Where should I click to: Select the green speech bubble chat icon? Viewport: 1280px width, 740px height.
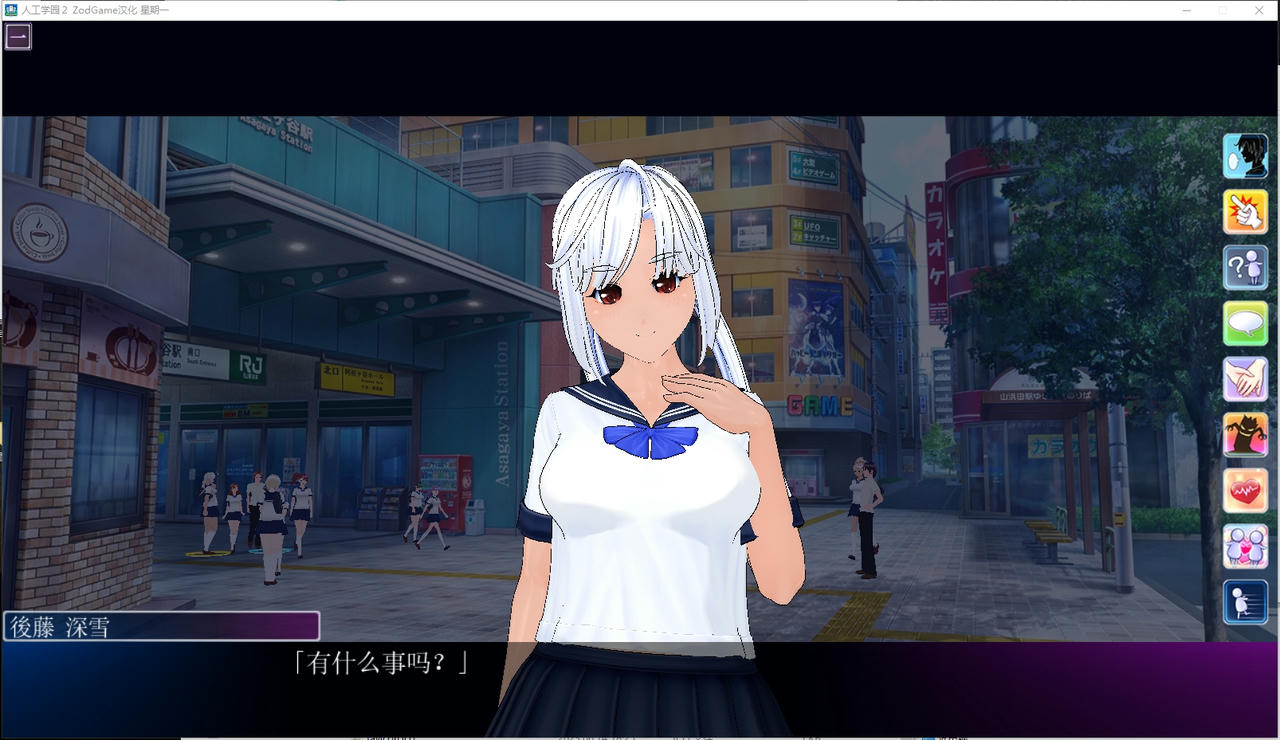1245,323
